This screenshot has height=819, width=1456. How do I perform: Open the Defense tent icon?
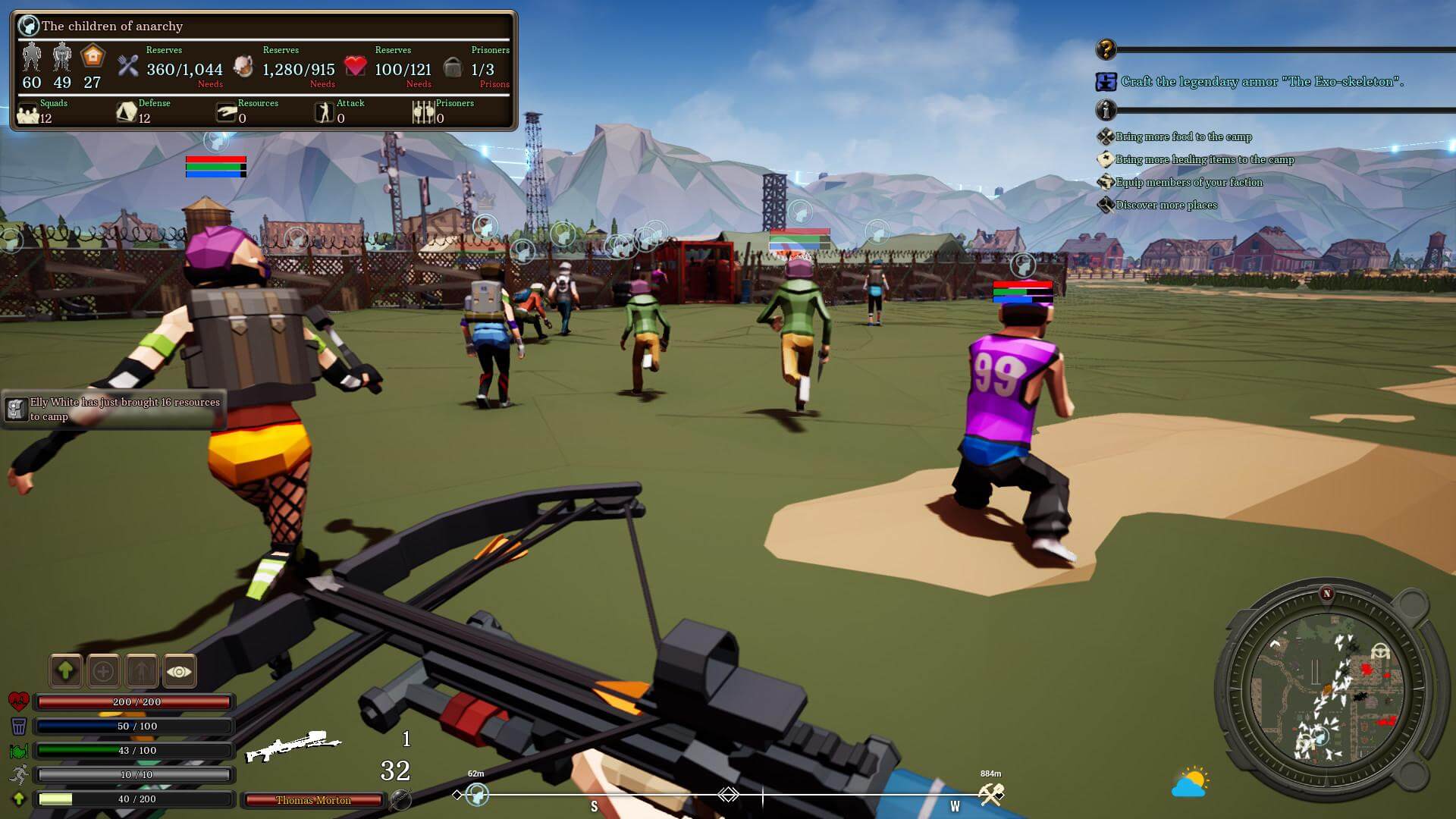pyautogui.click(x=126, y=113)
